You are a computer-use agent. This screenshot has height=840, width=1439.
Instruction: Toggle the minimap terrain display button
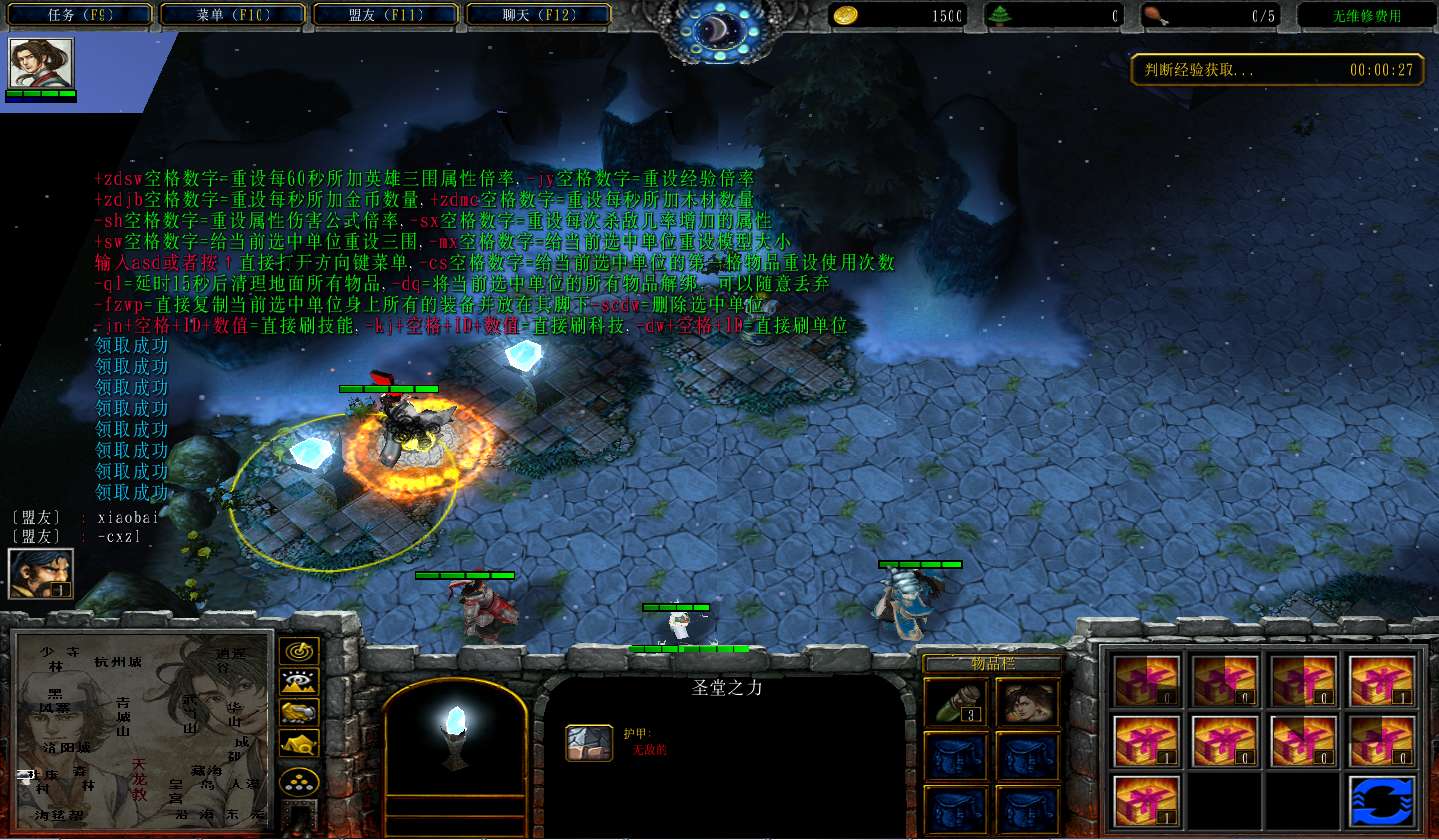299,682
